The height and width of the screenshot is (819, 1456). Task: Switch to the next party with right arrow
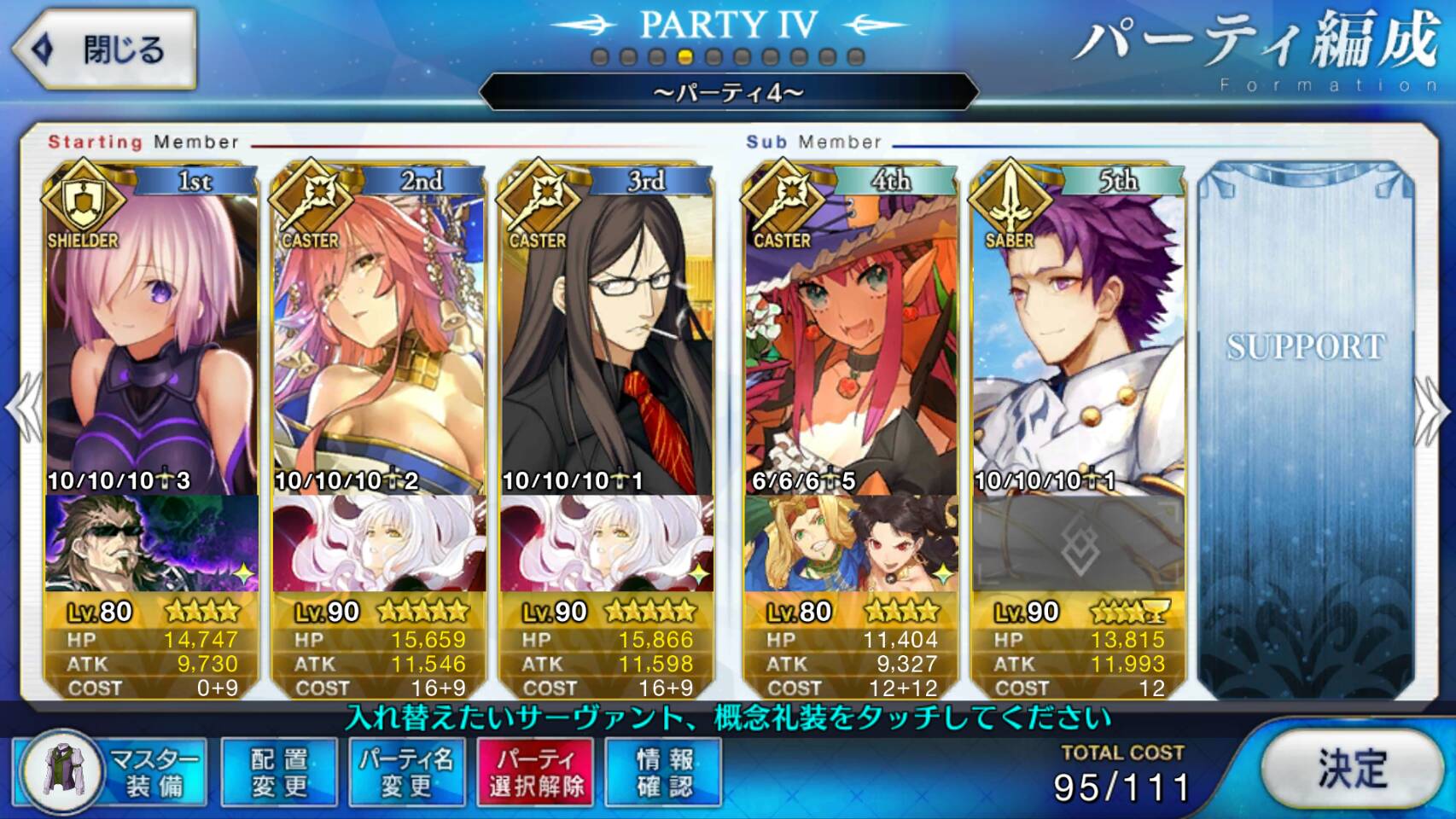[x=1434, y=409]
